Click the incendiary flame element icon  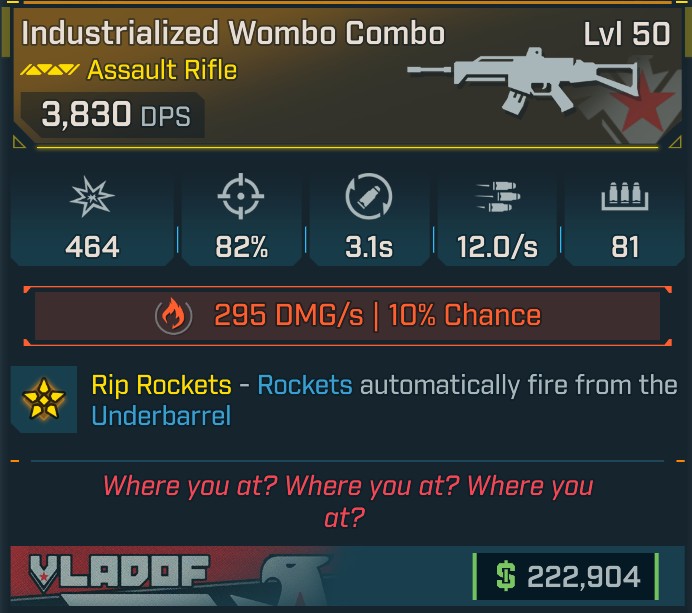pos(173,316)
